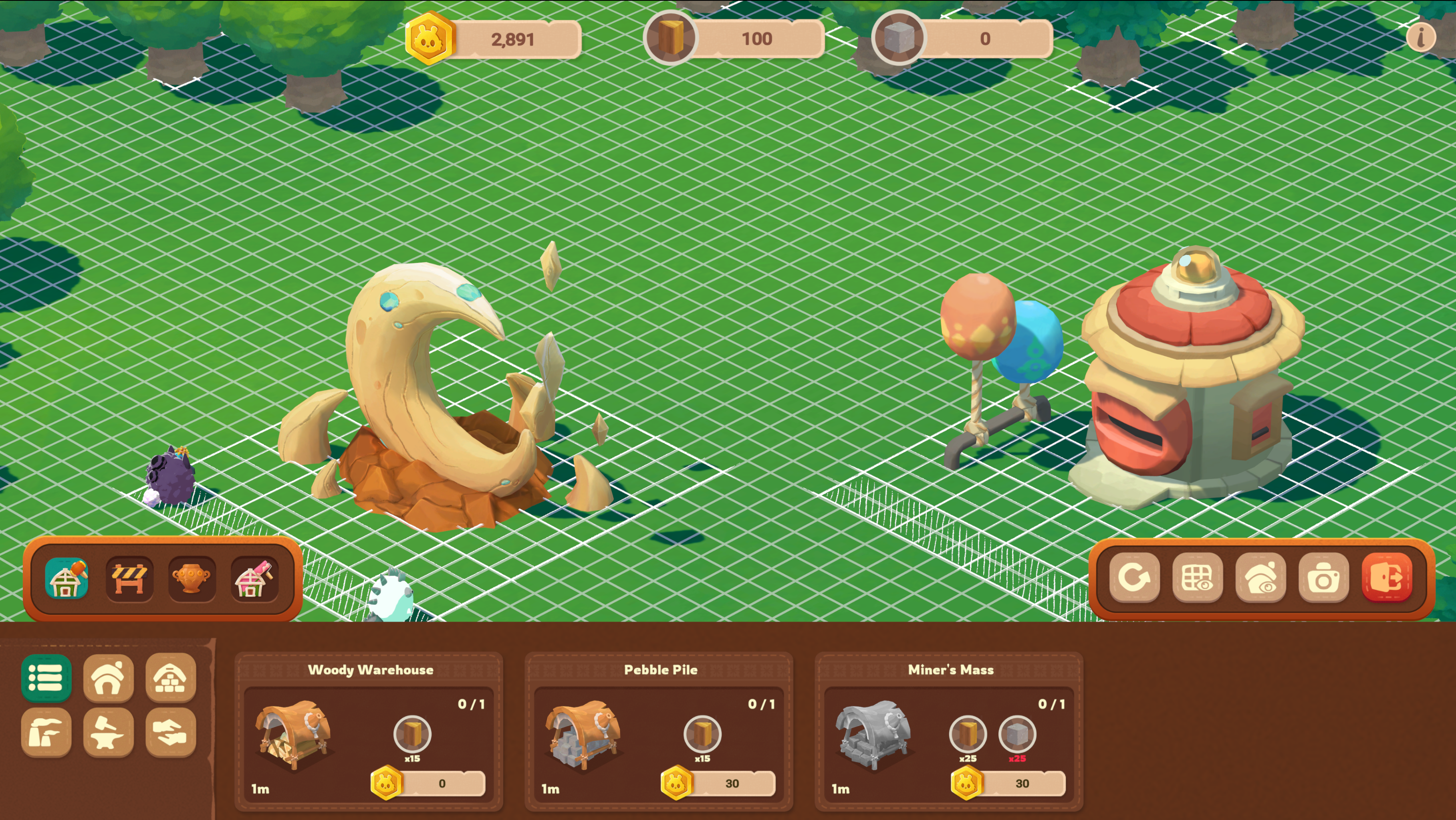Open the handshake trading category tab
This screenshot has height=820, width=1456.
pos(171,732)
